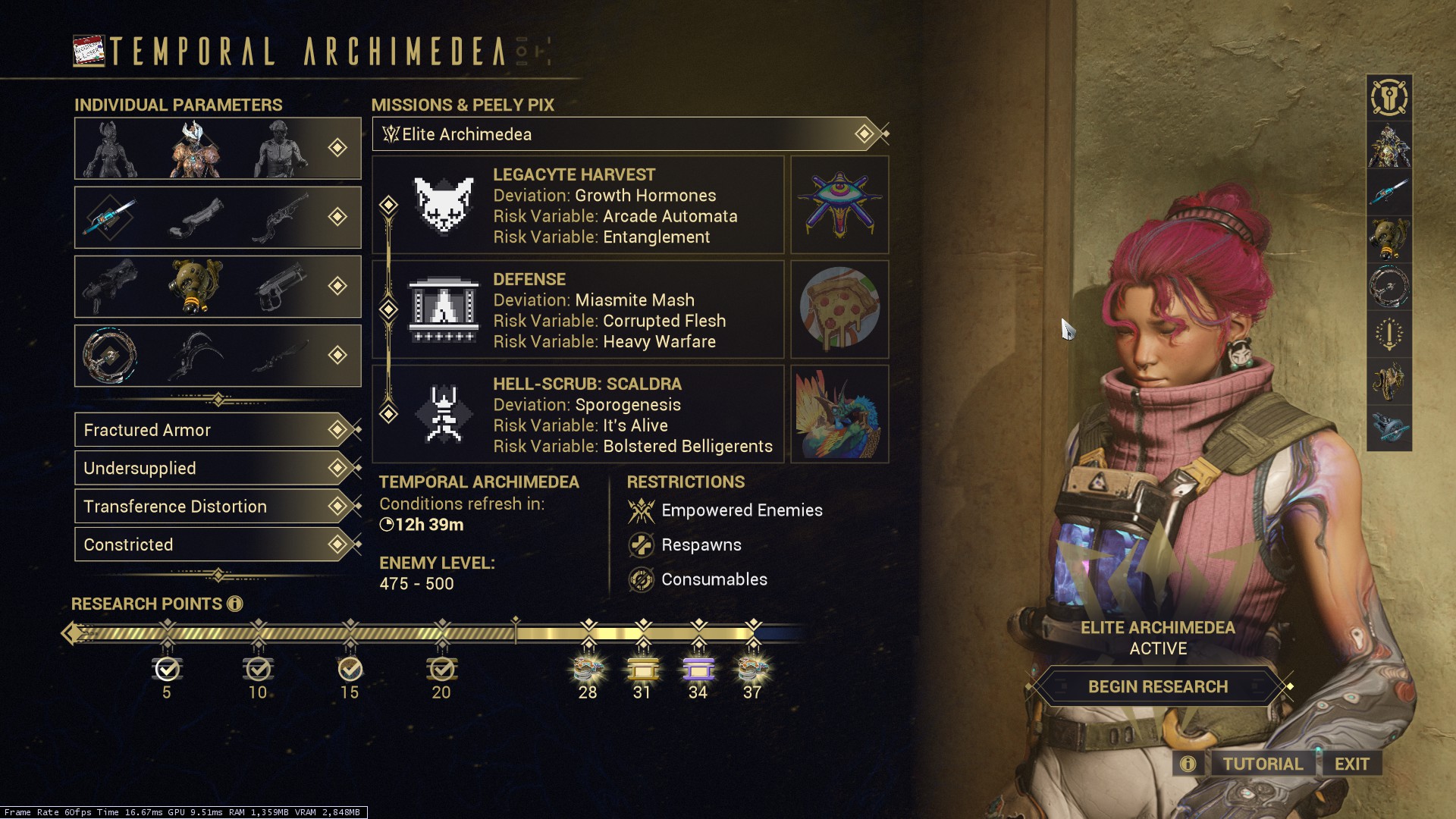View the colorful bird Peely Pix
This screenshot has width=1456, height=819.
point(839,415)
